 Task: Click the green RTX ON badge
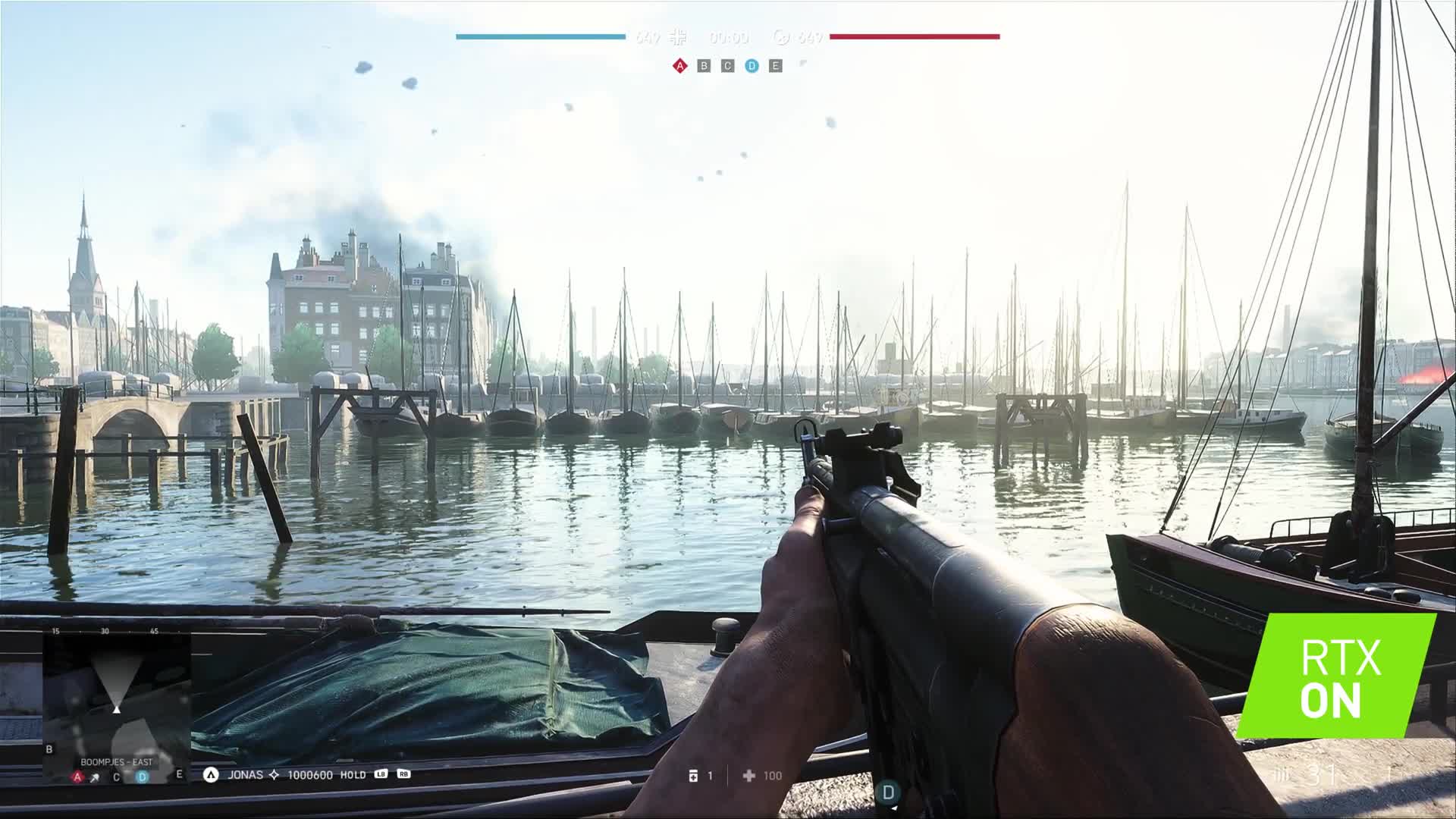pos(1338,676)
